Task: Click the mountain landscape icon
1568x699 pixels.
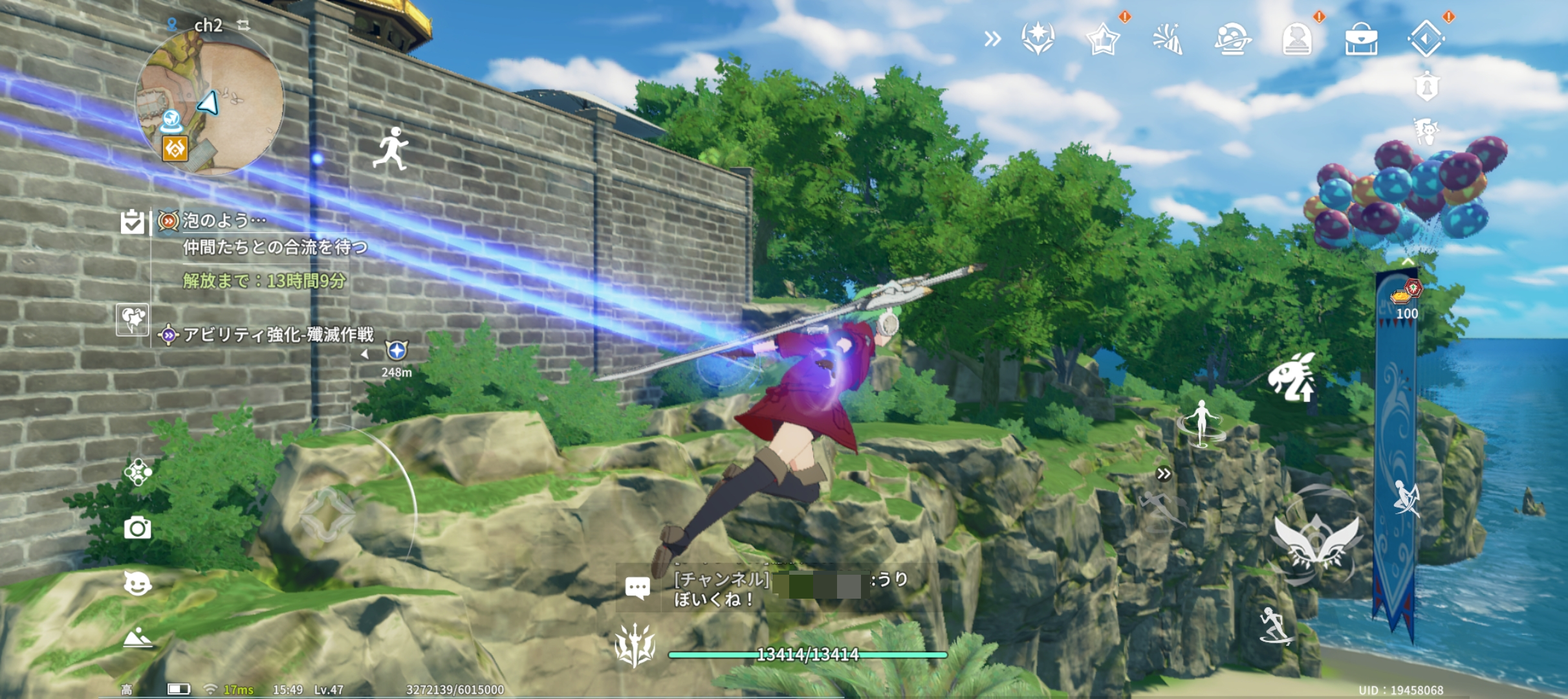Action: tap(137, 638)
